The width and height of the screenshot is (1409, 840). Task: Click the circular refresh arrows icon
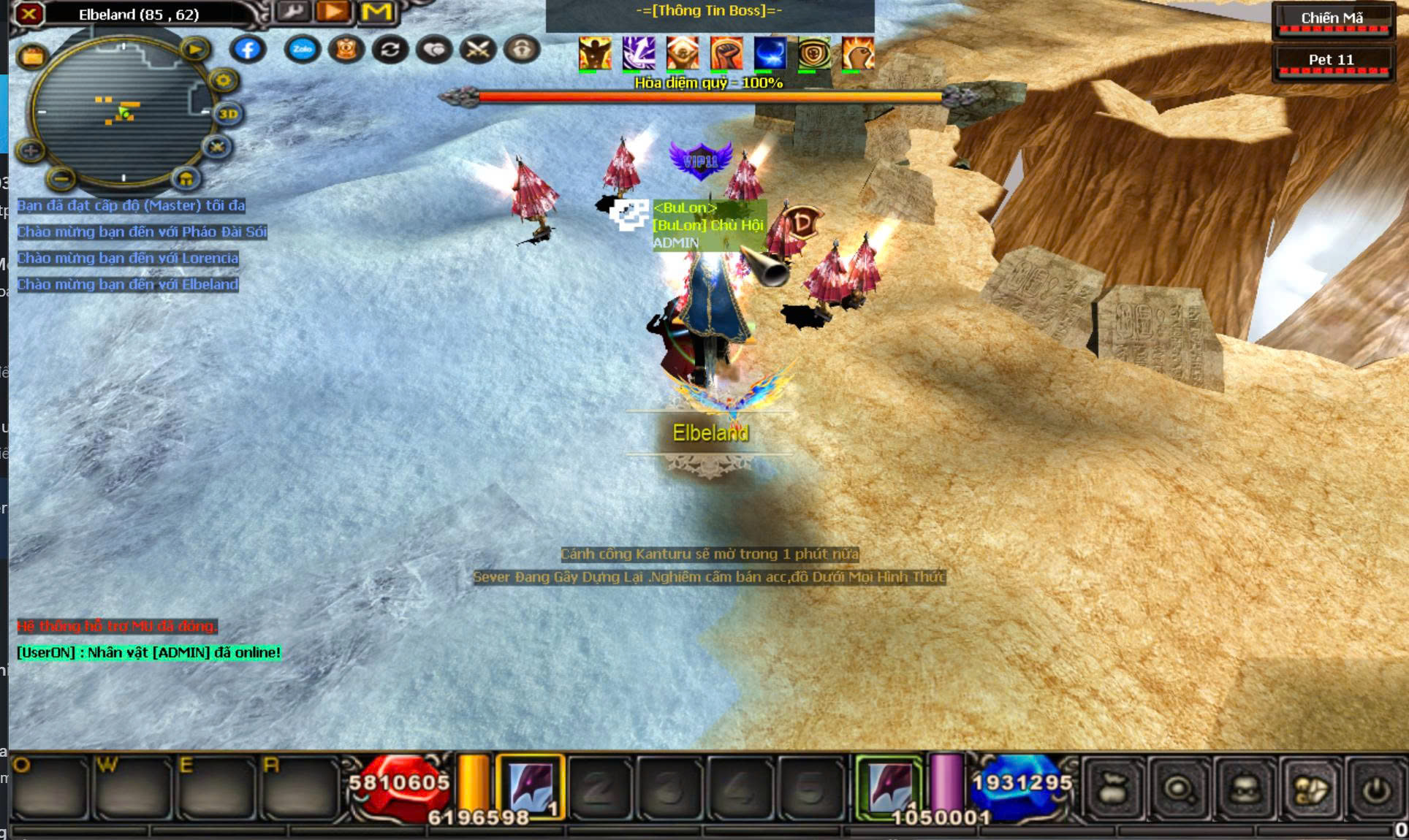390,50
